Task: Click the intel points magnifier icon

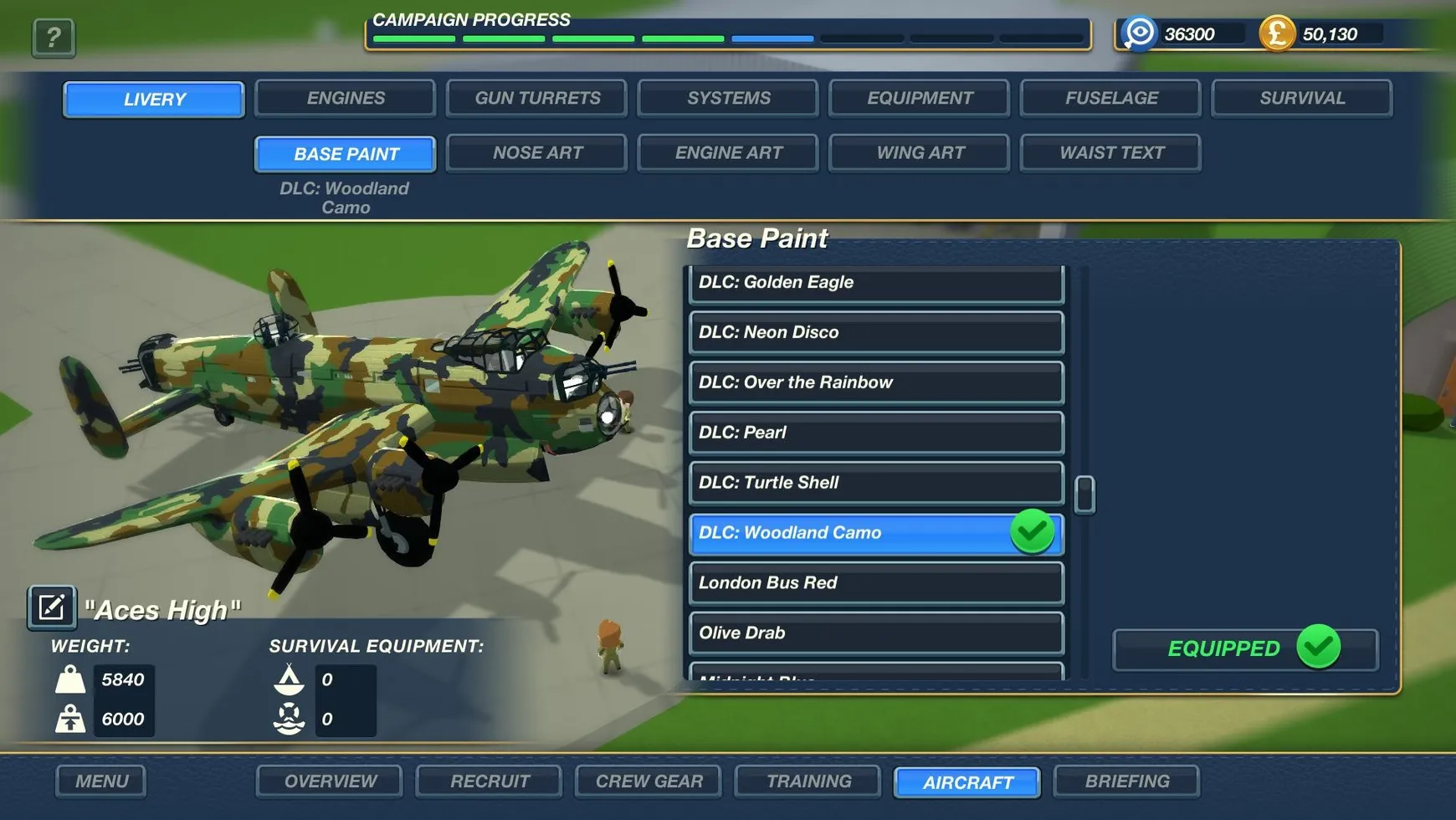Action: click(x=1138, y=33)
